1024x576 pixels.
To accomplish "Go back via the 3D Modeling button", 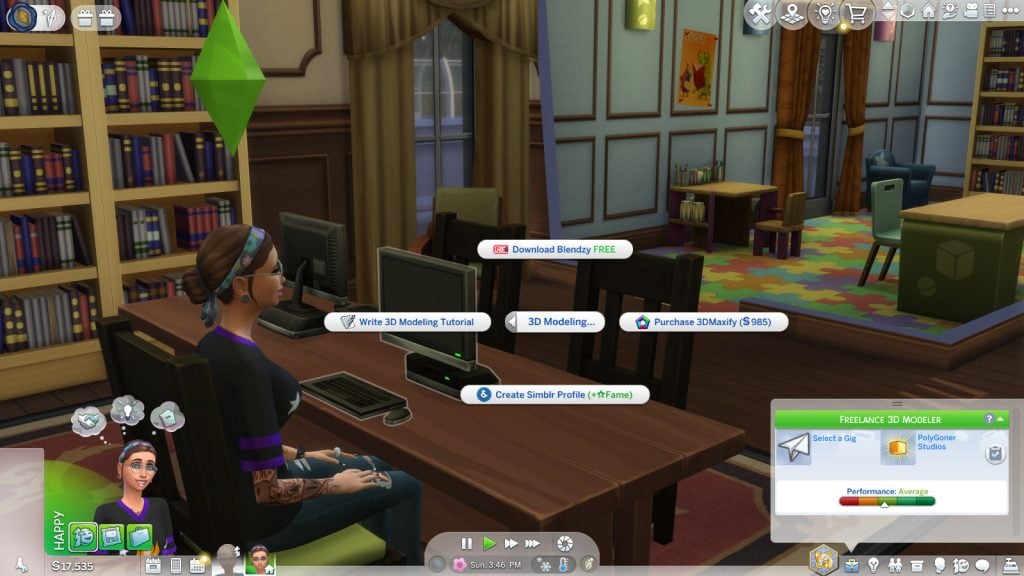I will (554, 322).
